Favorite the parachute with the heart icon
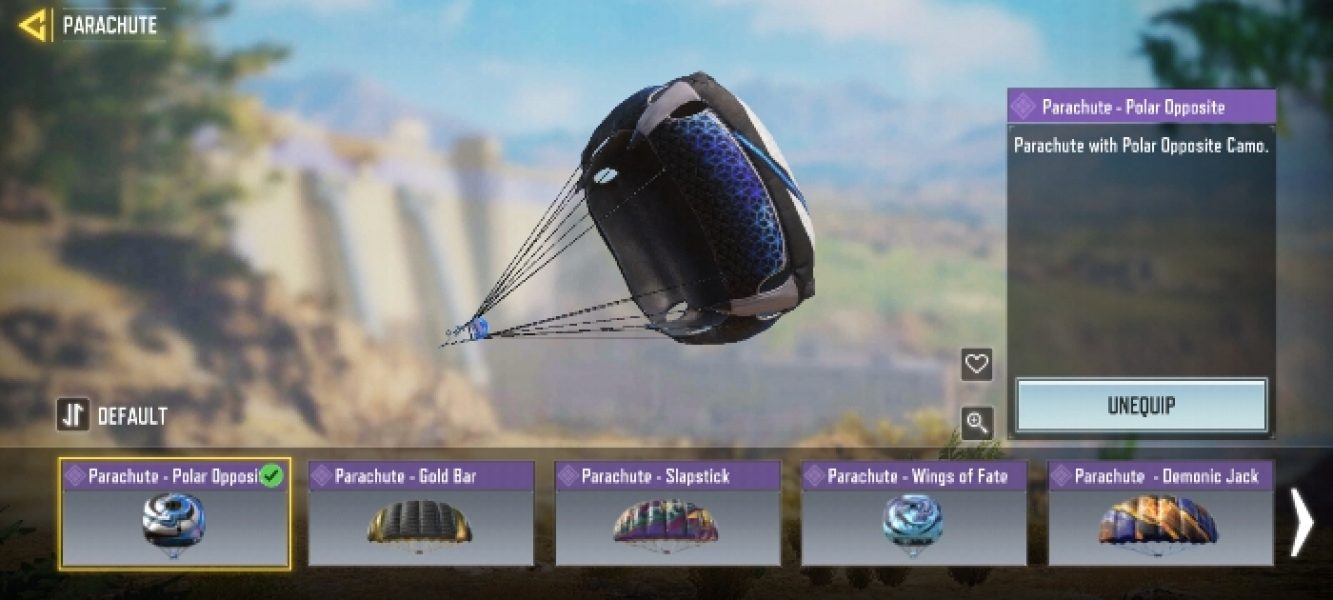 pos(976,364)
